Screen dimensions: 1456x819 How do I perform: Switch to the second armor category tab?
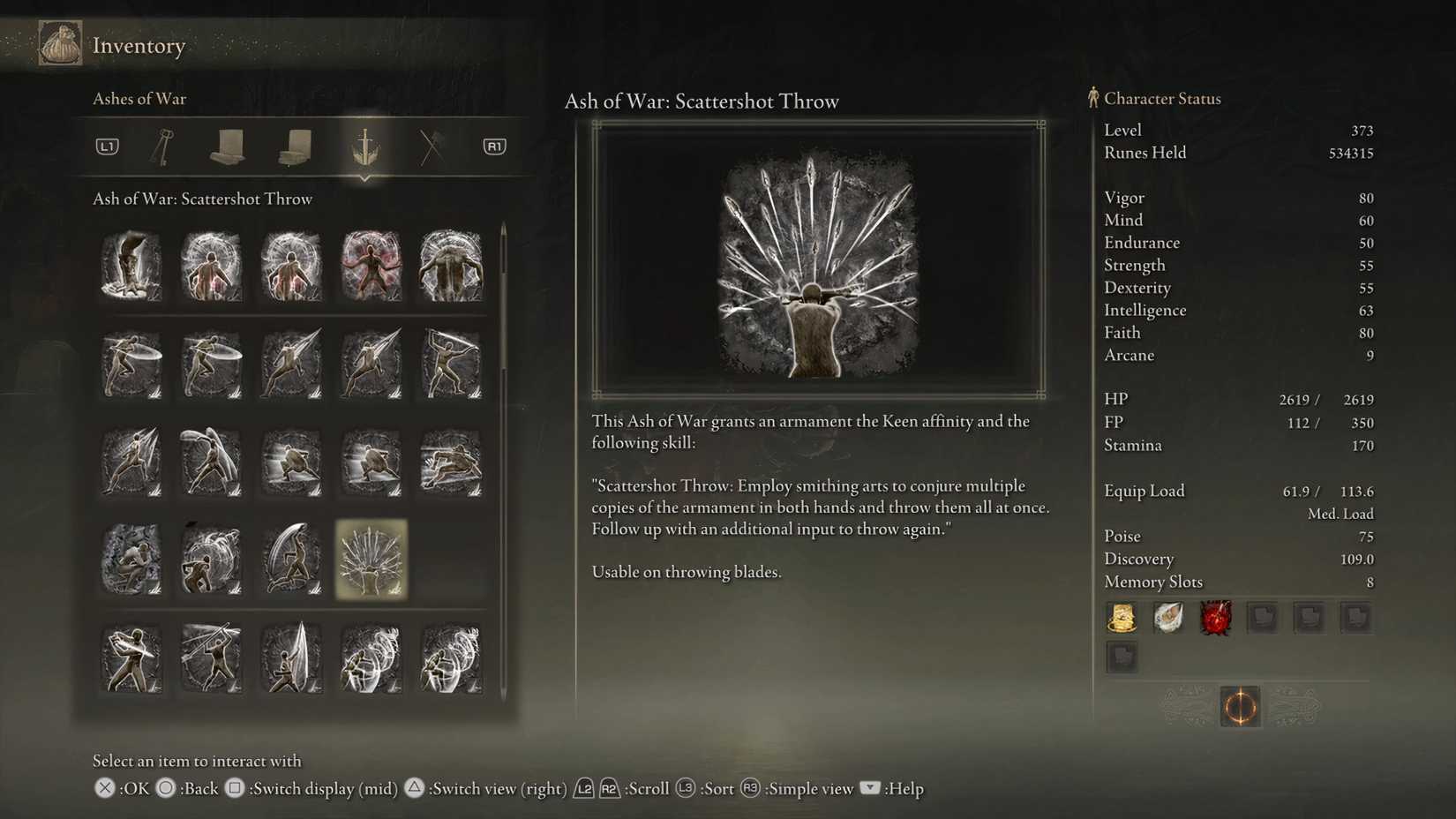click(293, 147)
